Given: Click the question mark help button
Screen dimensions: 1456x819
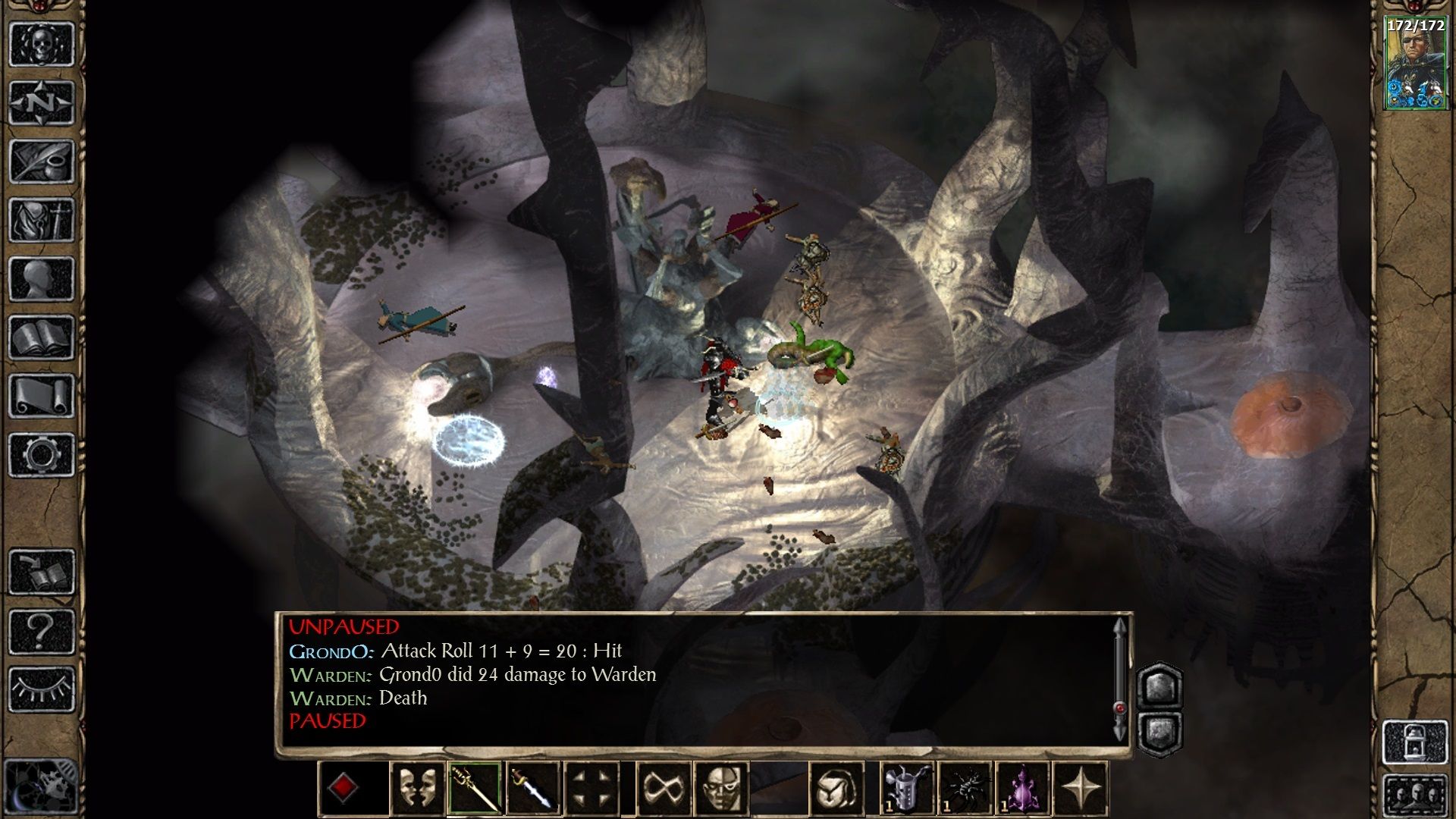Looking at the screenshot, I should pyautogui.click(x=42, y=631).
